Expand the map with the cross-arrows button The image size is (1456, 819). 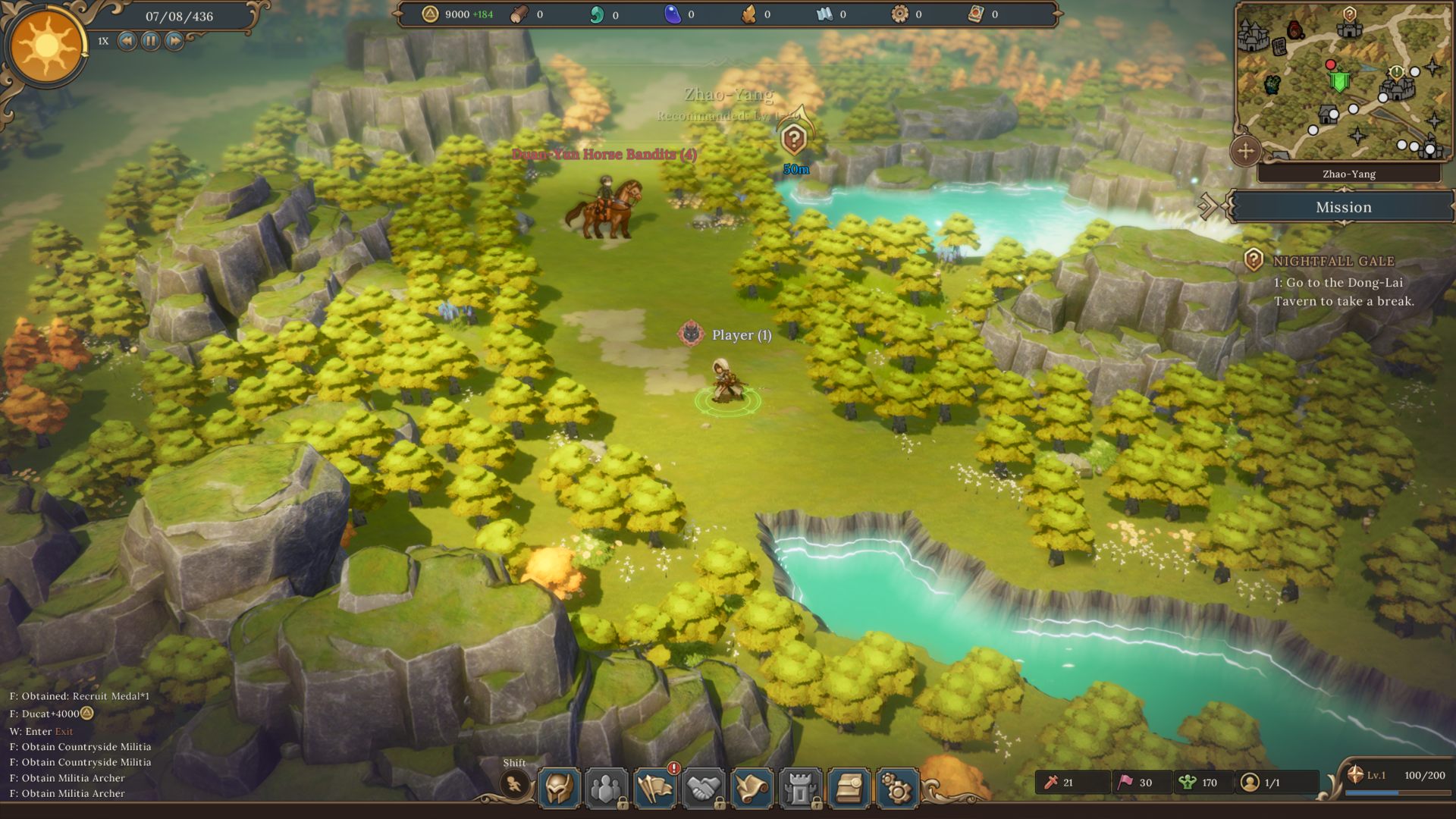pos(1245,151)
